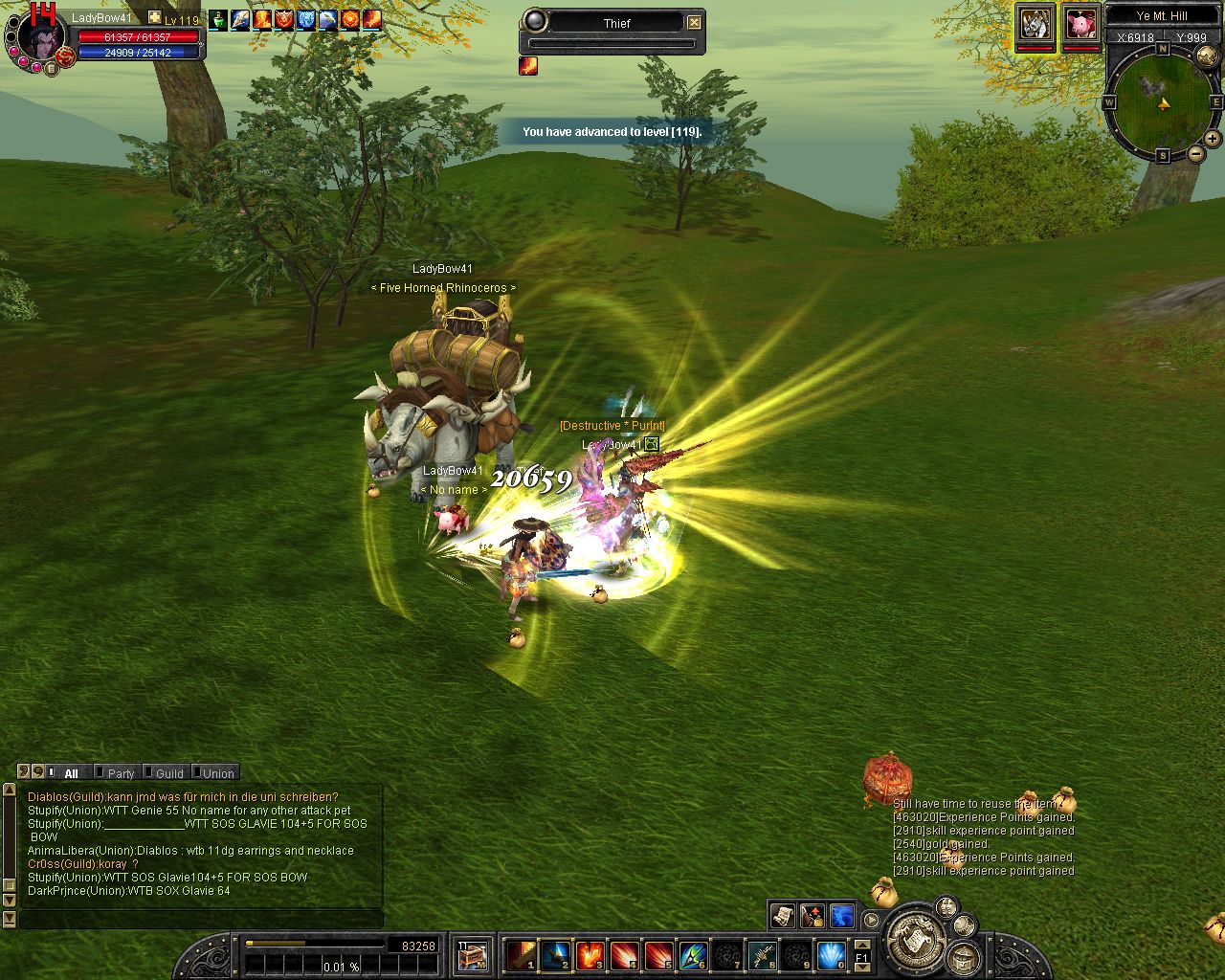Click the green potion buff icon
This screenshot has height=980, width=1225.
tap(218, 20)
